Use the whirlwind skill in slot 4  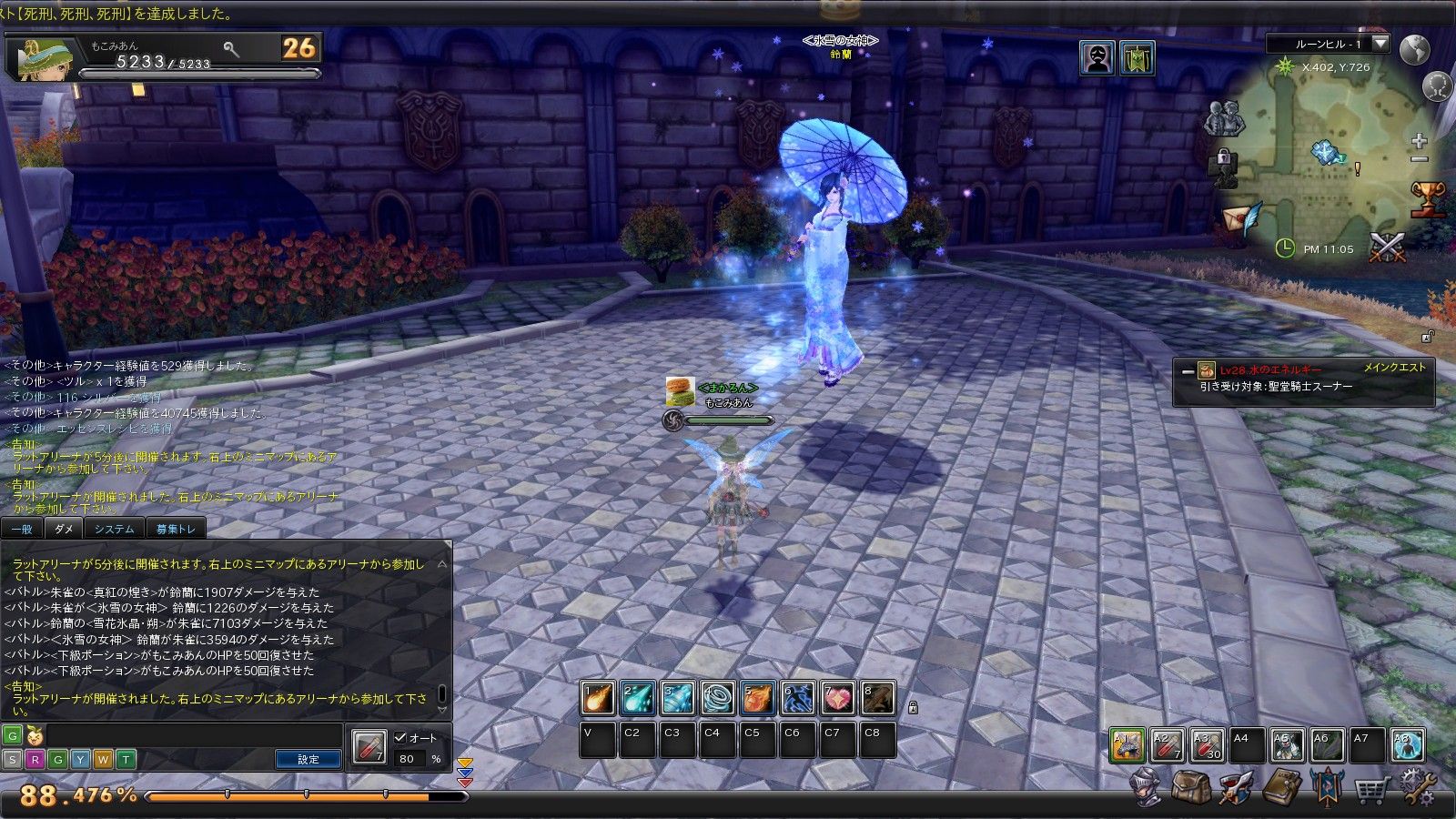(717, 699)
